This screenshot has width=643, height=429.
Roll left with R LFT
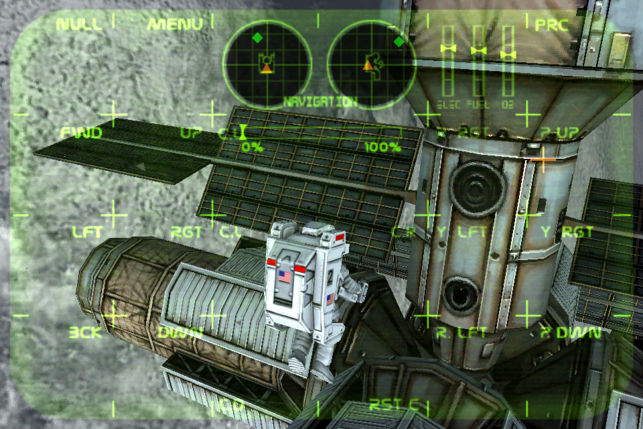pos(460,332)
